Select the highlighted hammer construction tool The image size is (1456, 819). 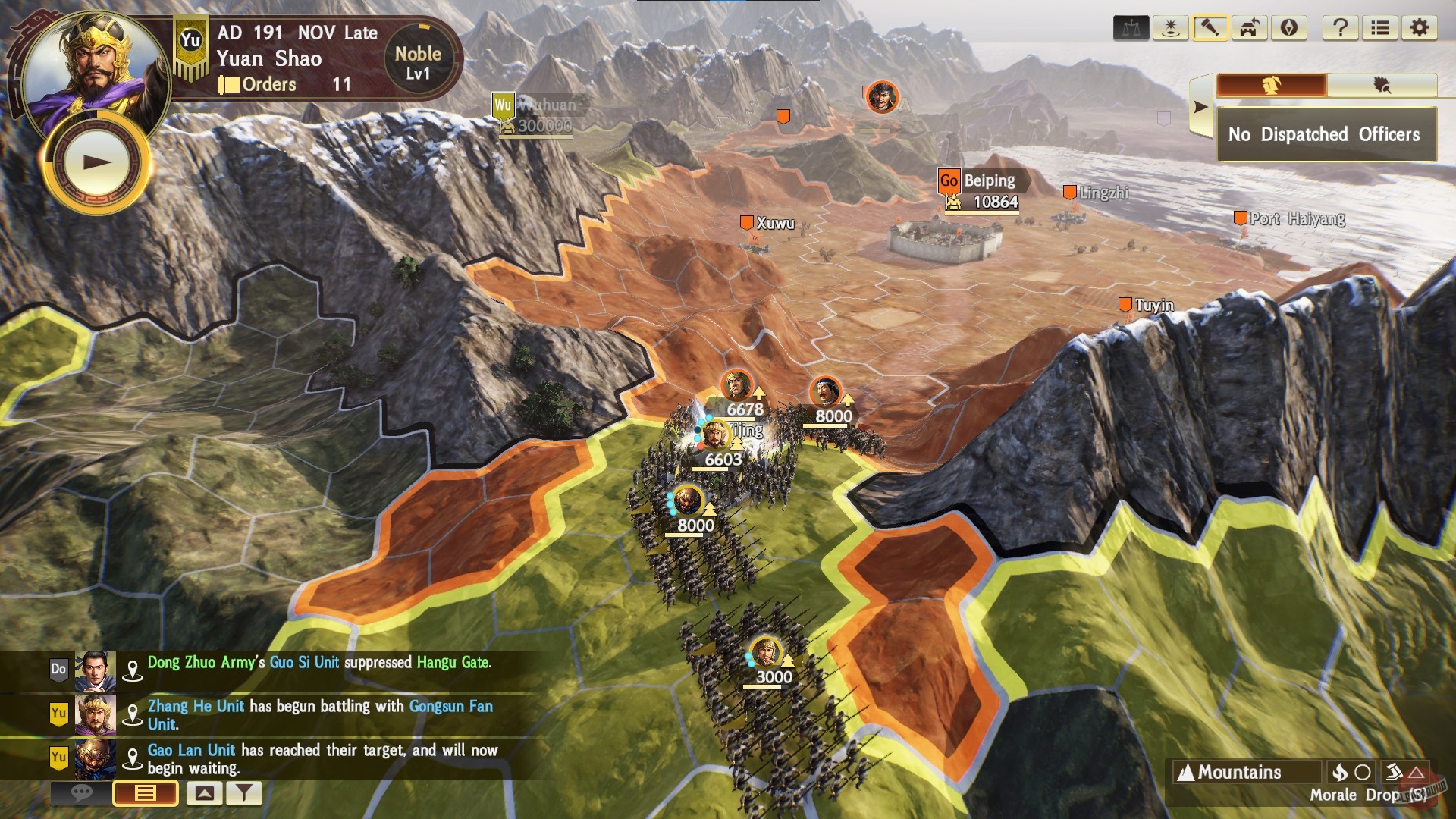[x=1212, y=28]
